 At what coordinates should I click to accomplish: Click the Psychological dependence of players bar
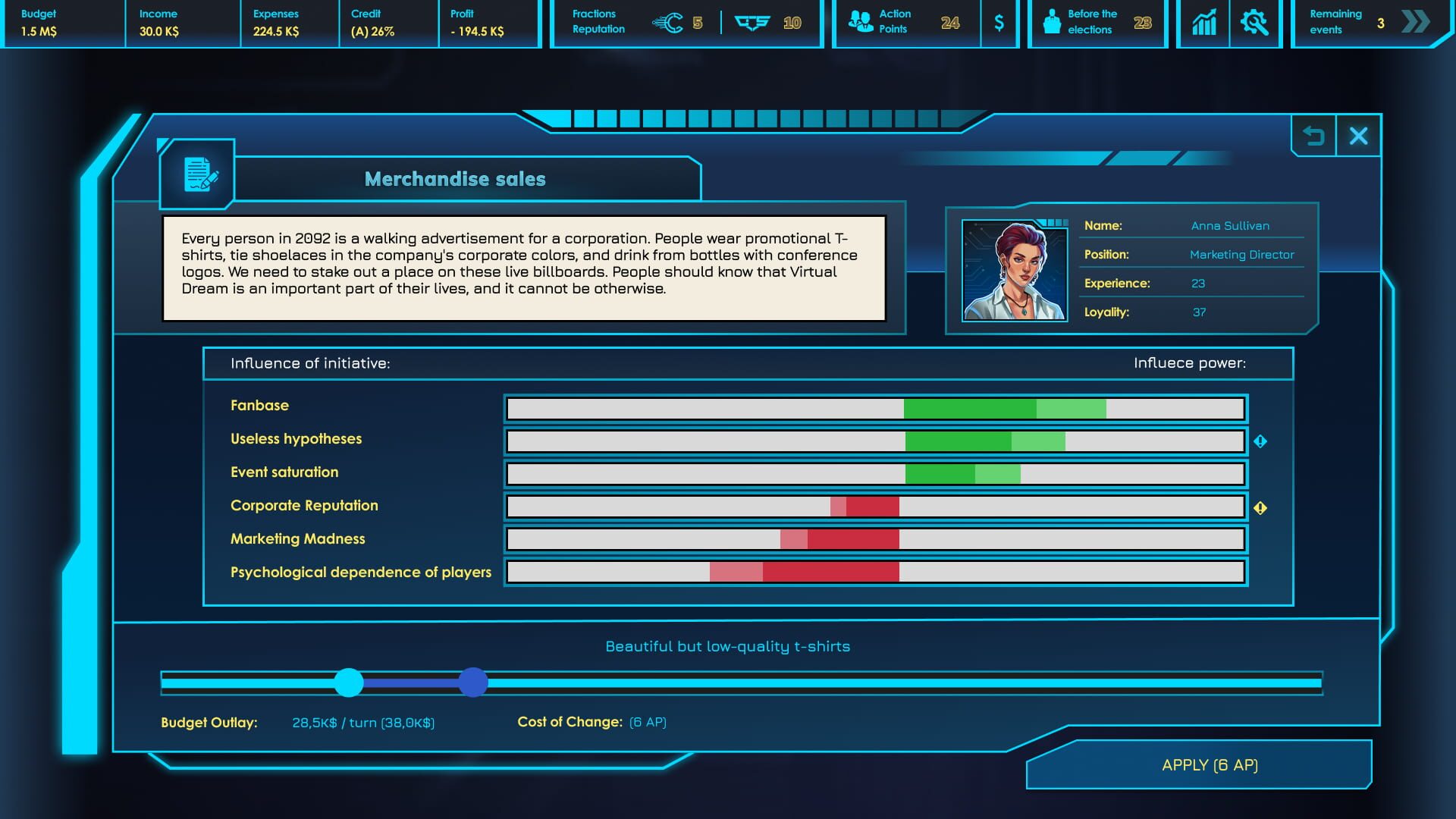876,573
